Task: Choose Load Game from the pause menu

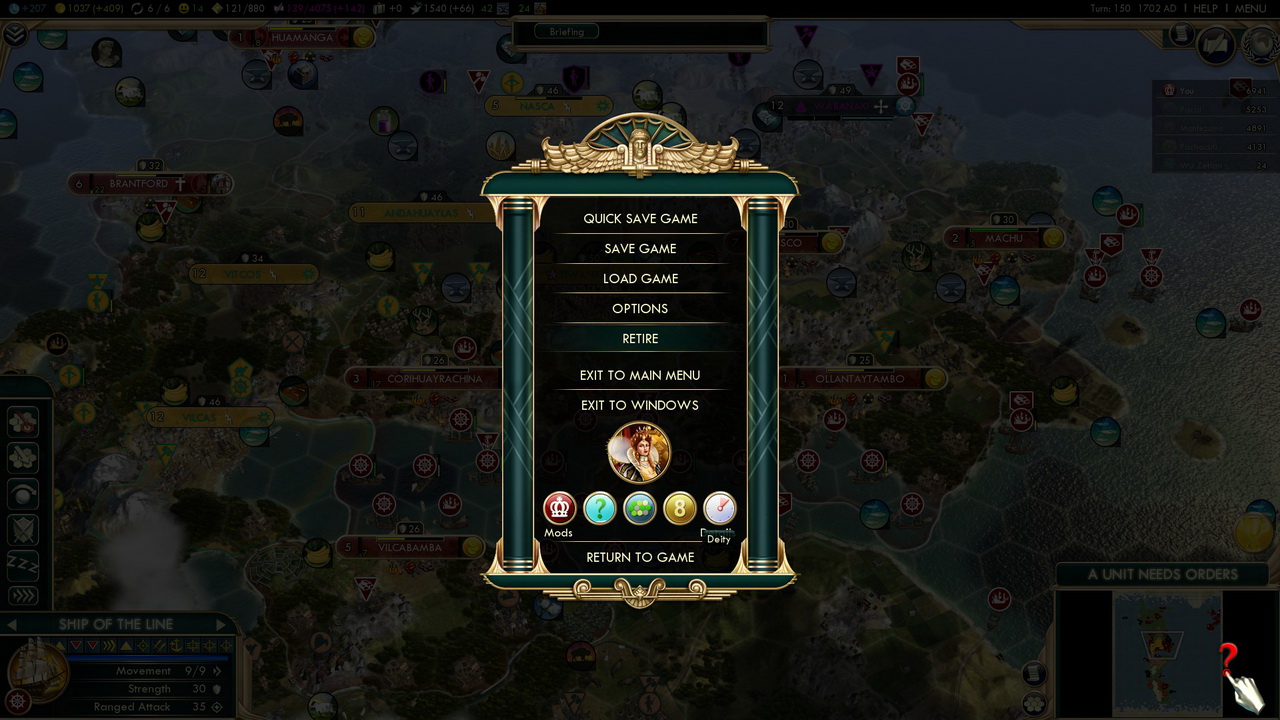Action: click(640, 278)
